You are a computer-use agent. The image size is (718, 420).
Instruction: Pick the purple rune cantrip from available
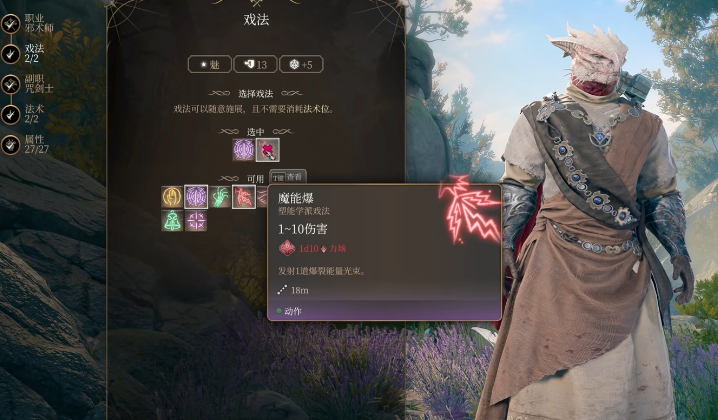196,197
